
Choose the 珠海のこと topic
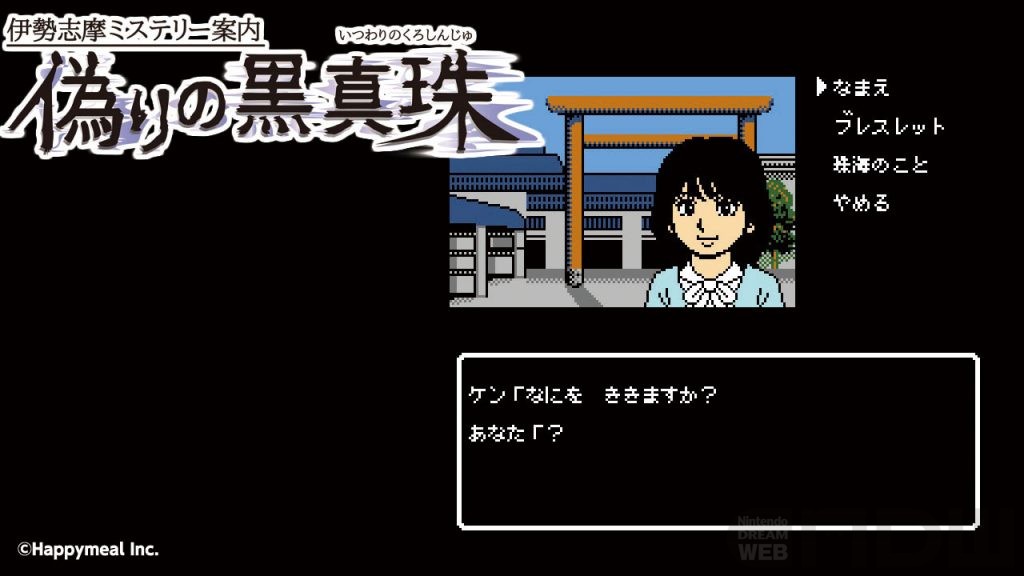(x=881, y=165)
